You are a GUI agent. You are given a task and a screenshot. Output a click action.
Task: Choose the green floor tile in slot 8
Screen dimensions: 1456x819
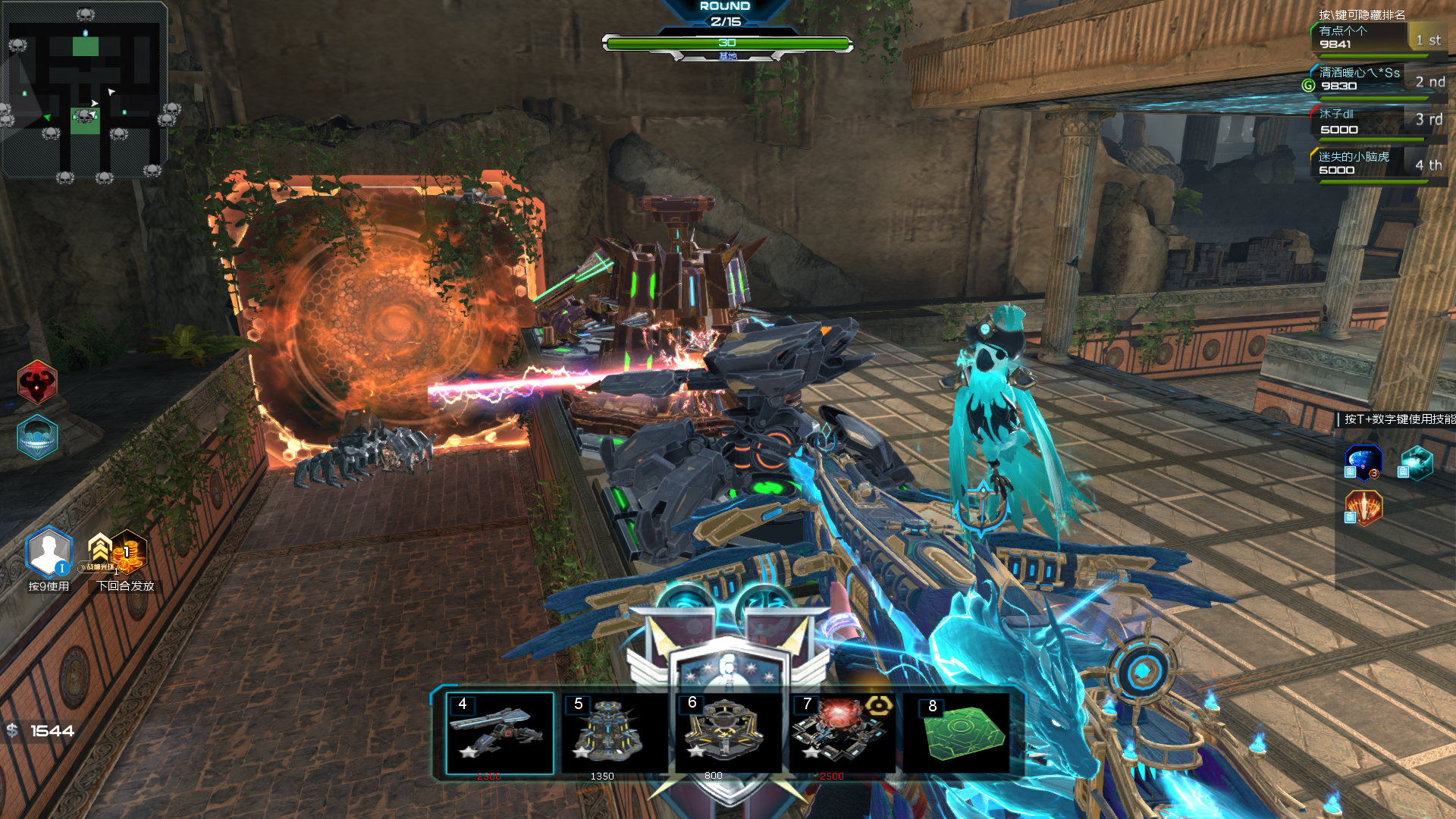tap(962, 733)
